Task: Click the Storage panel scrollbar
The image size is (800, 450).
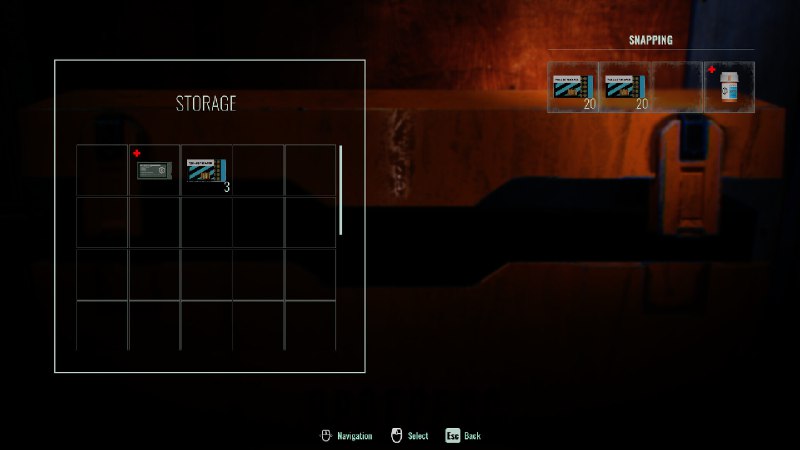Action: (x=341, y=190)
